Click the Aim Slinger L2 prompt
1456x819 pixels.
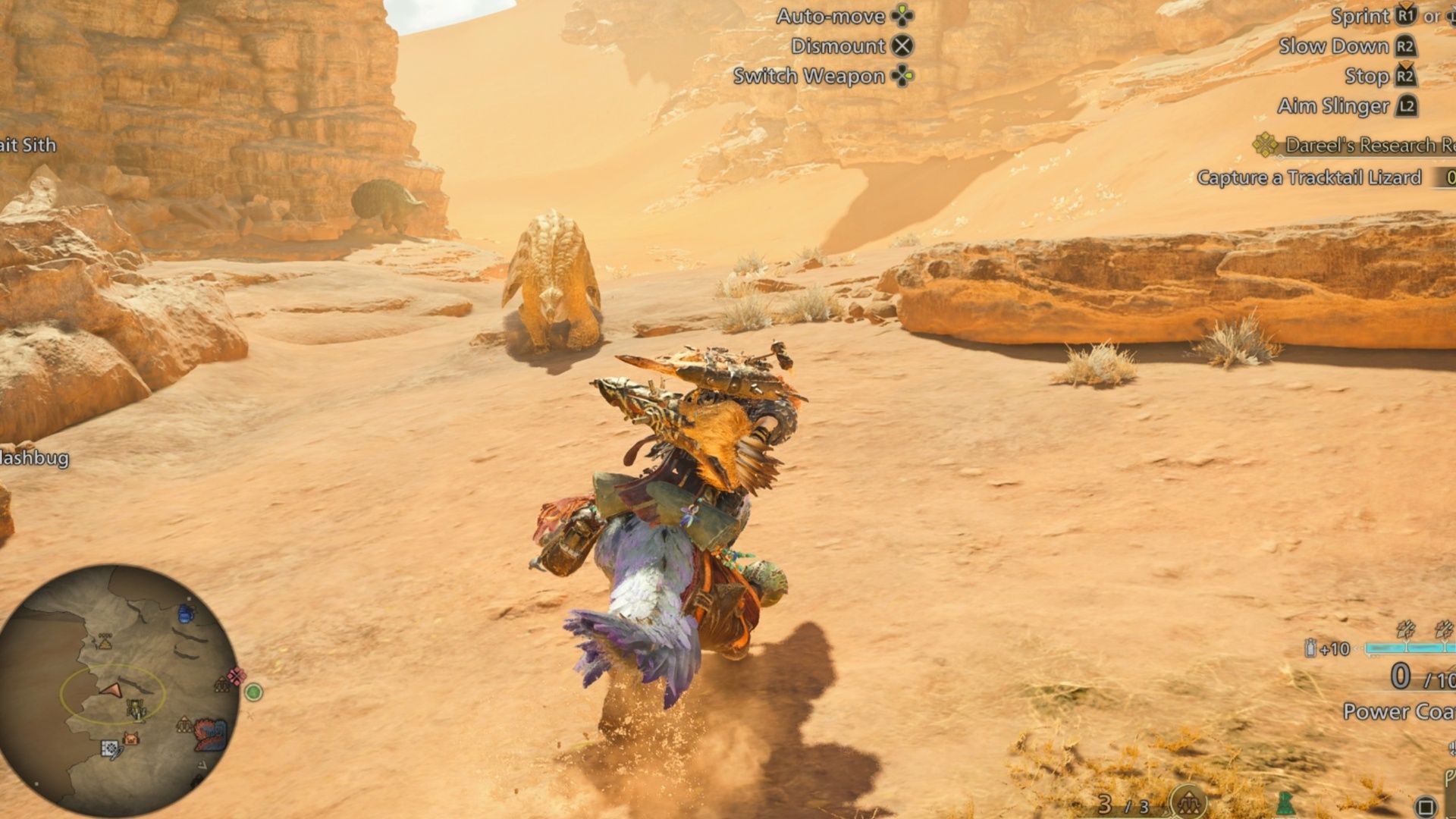(1404, 106)
